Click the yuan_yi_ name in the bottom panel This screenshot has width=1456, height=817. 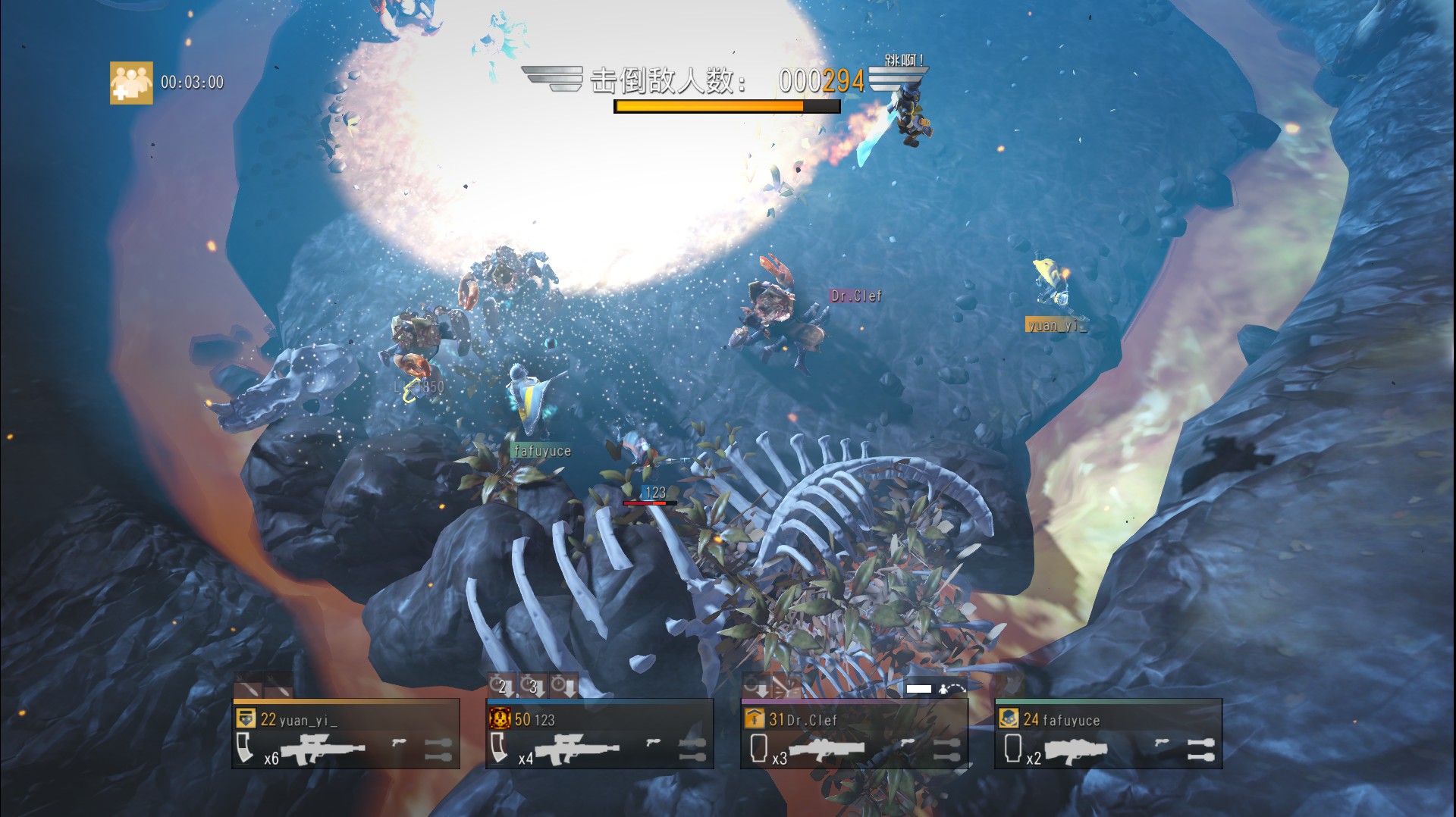[x=303, y=720]
